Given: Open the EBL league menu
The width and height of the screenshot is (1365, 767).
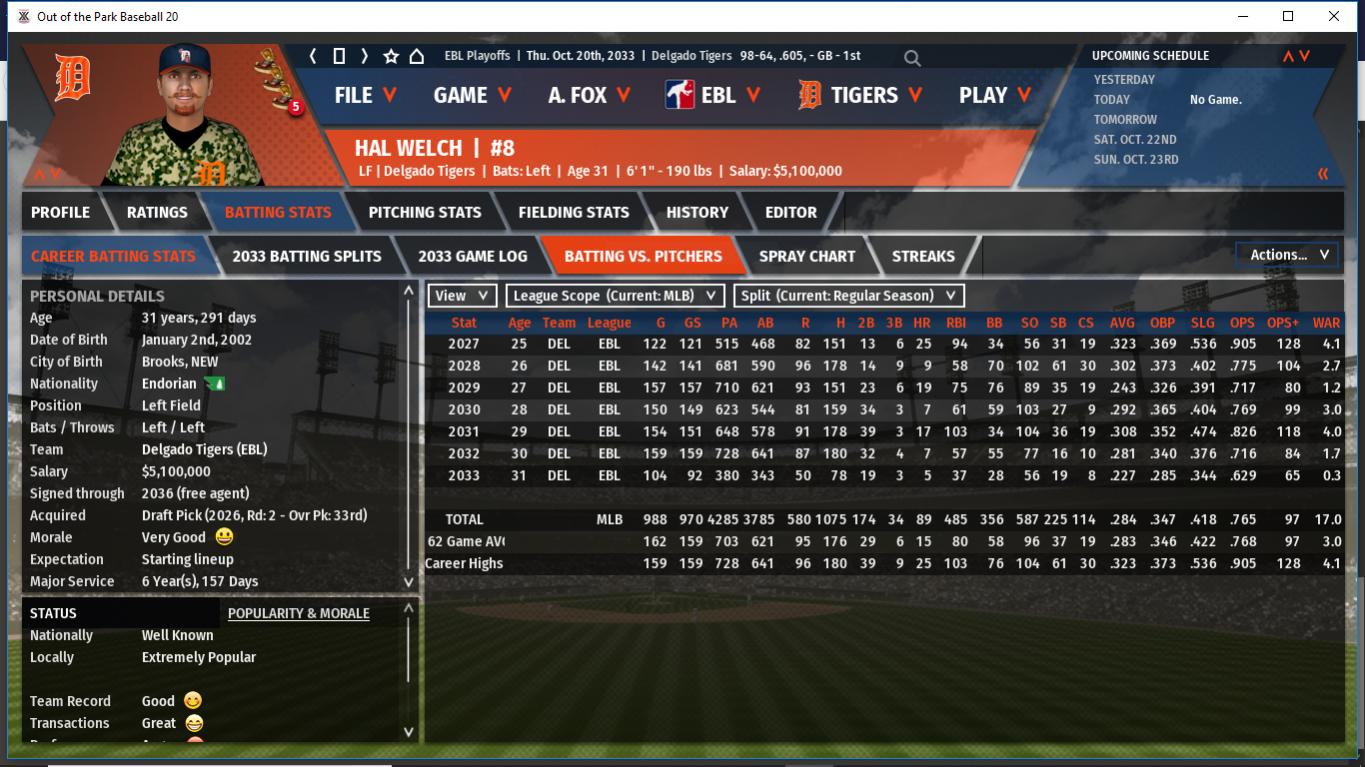Looking at the screenshot, I should [713, 95].
